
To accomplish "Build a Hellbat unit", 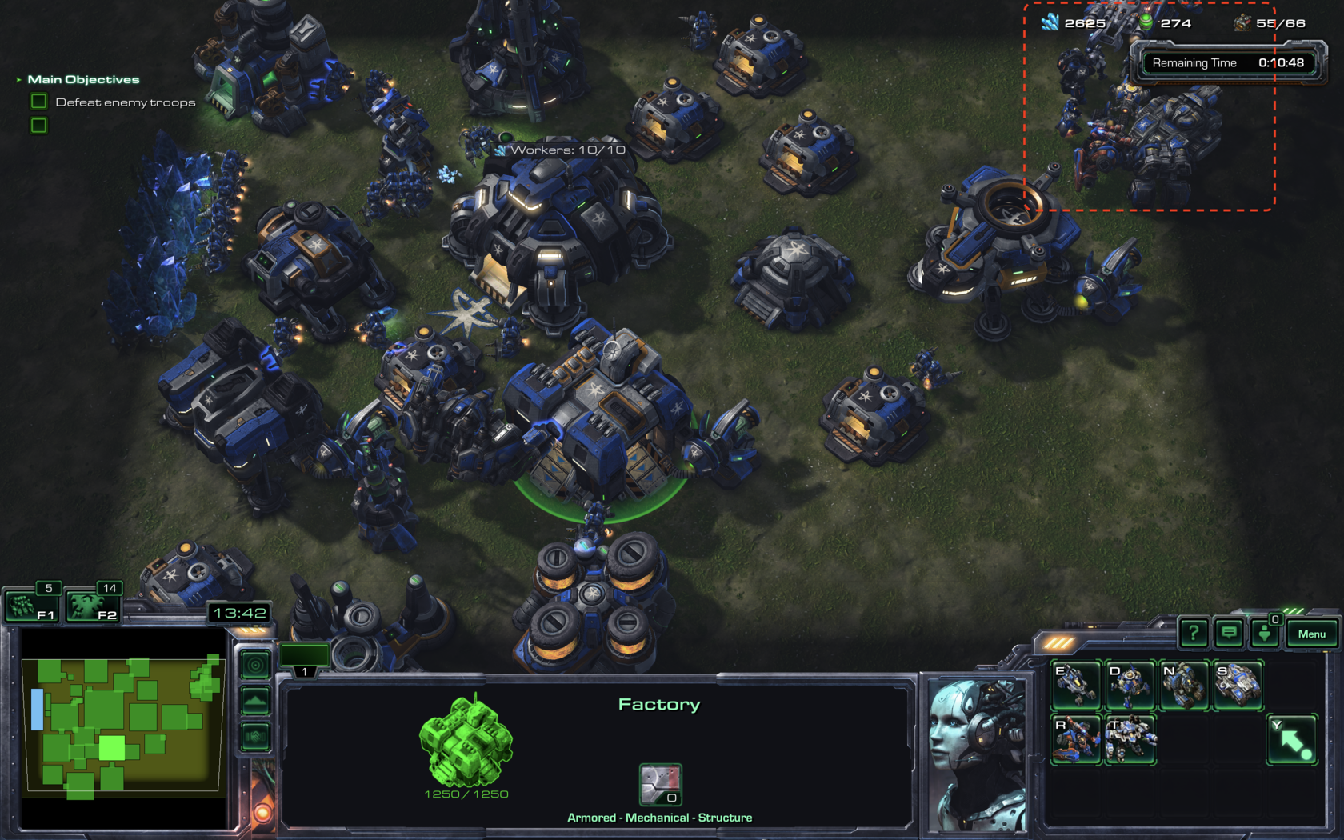I will pyautogui.click(x=1077, y=739).
